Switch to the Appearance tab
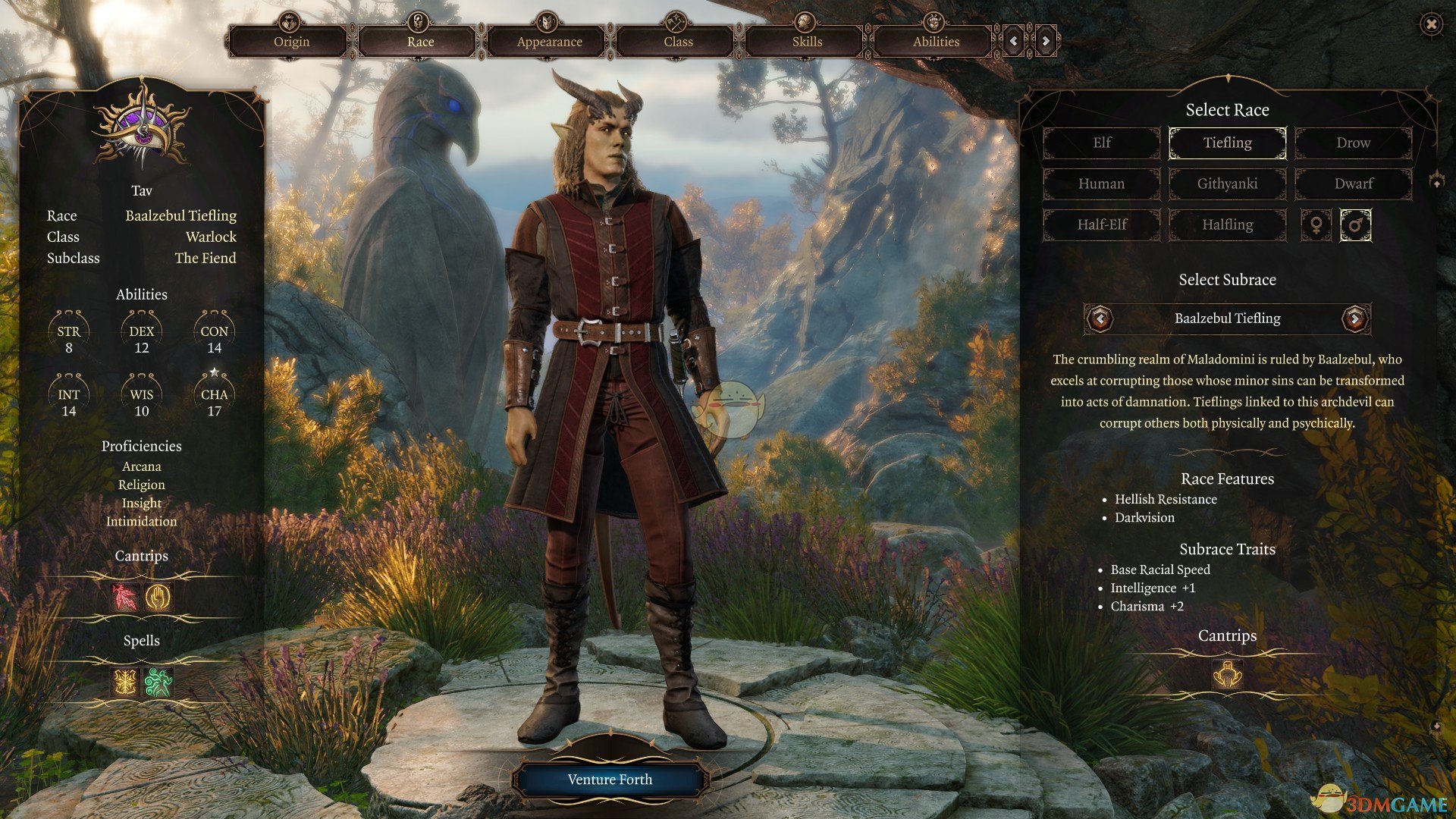Screen dimensions: 1456x819 (x=549, y=42)
